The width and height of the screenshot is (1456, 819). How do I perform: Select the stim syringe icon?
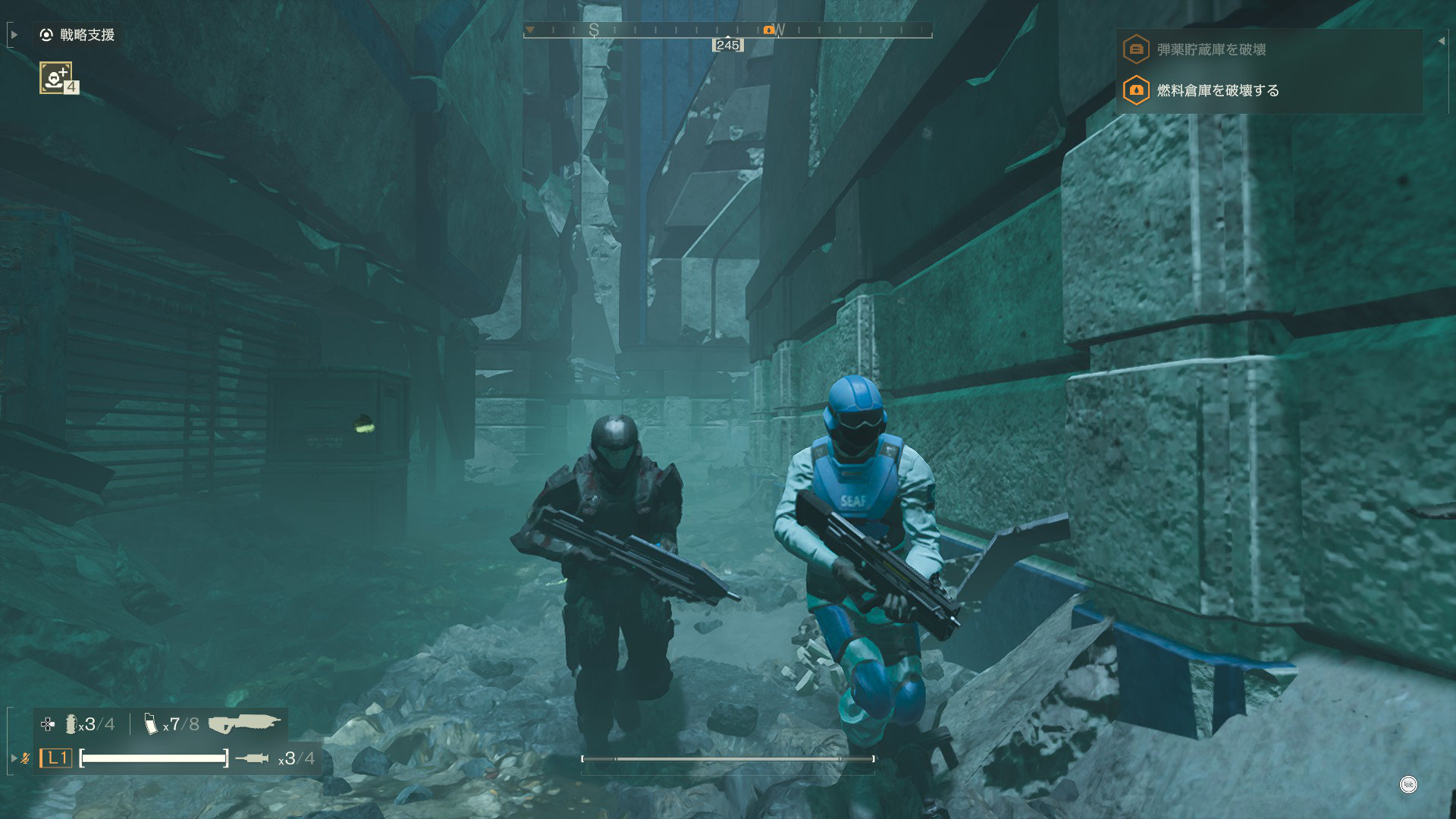click(x=253, y=758)
